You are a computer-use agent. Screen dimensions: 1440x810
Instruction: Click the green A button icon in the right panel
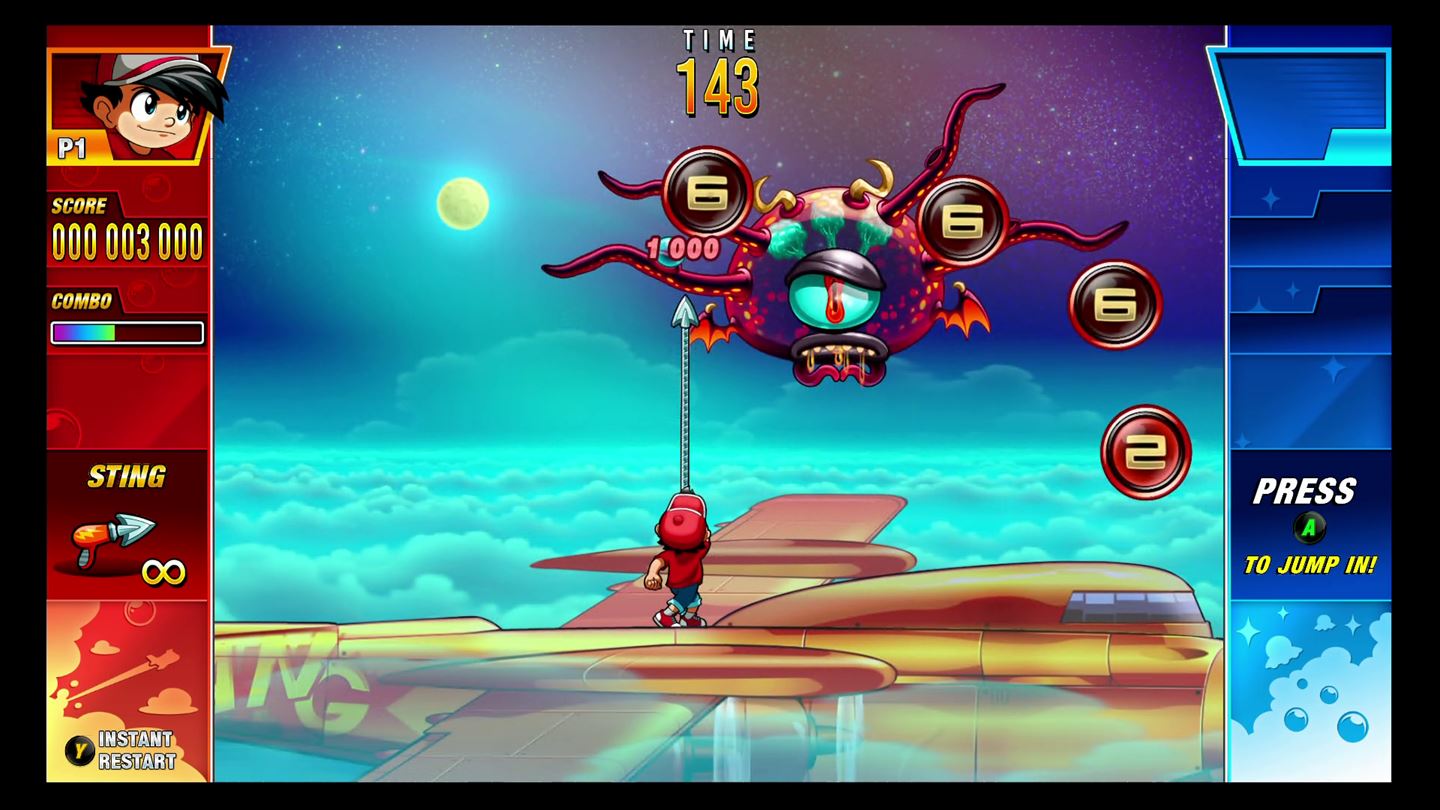pos(1311,525)
